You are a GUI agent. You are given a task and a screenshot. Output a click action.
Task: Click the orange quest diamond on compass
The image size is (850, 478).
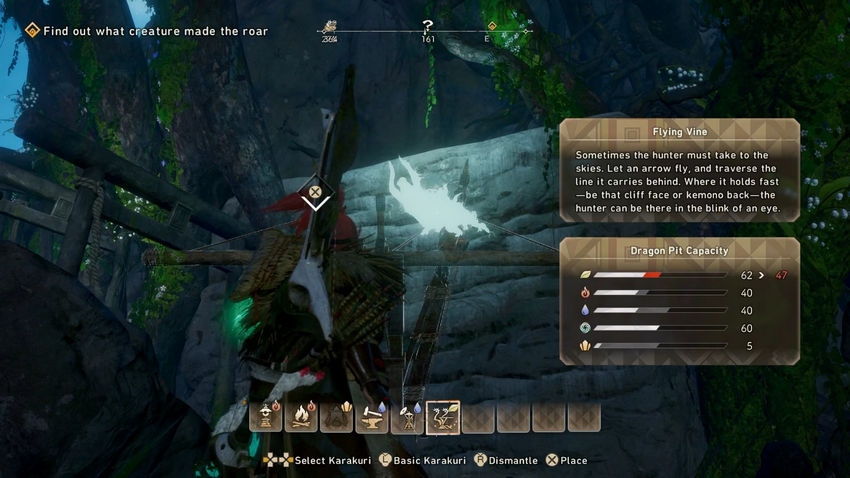492,27
